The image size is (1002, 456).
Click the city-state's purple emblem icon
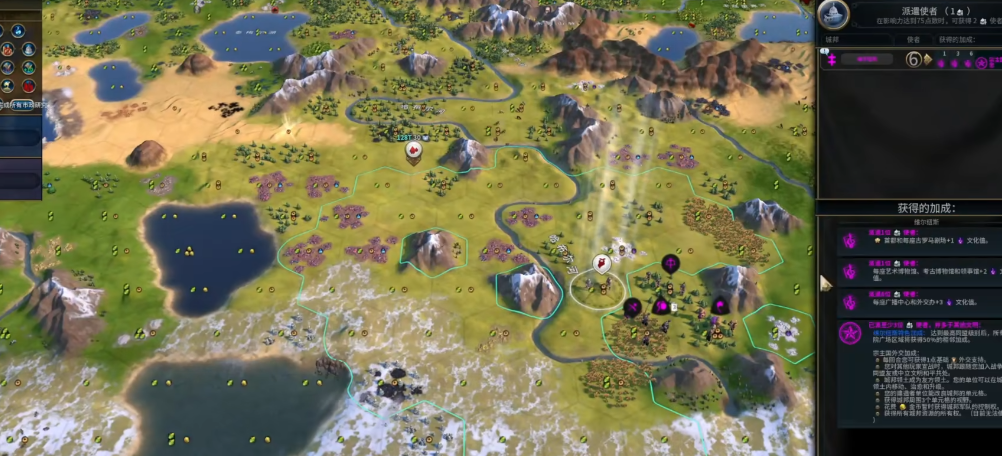click(829, 60)
